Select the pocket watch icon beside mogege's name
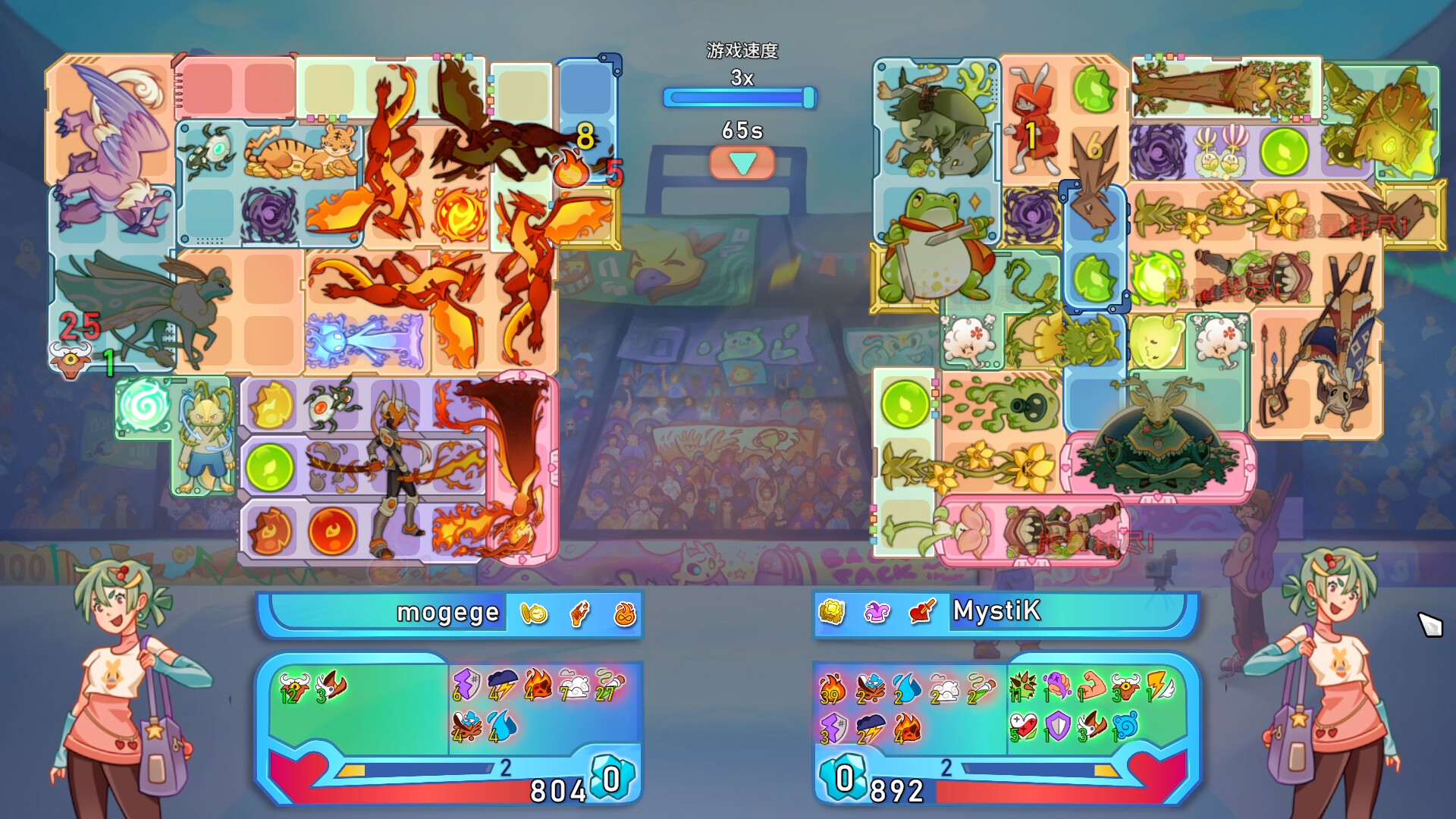Image resolution: width=1456 pixels, height=819 pixels. coord(533,614)
